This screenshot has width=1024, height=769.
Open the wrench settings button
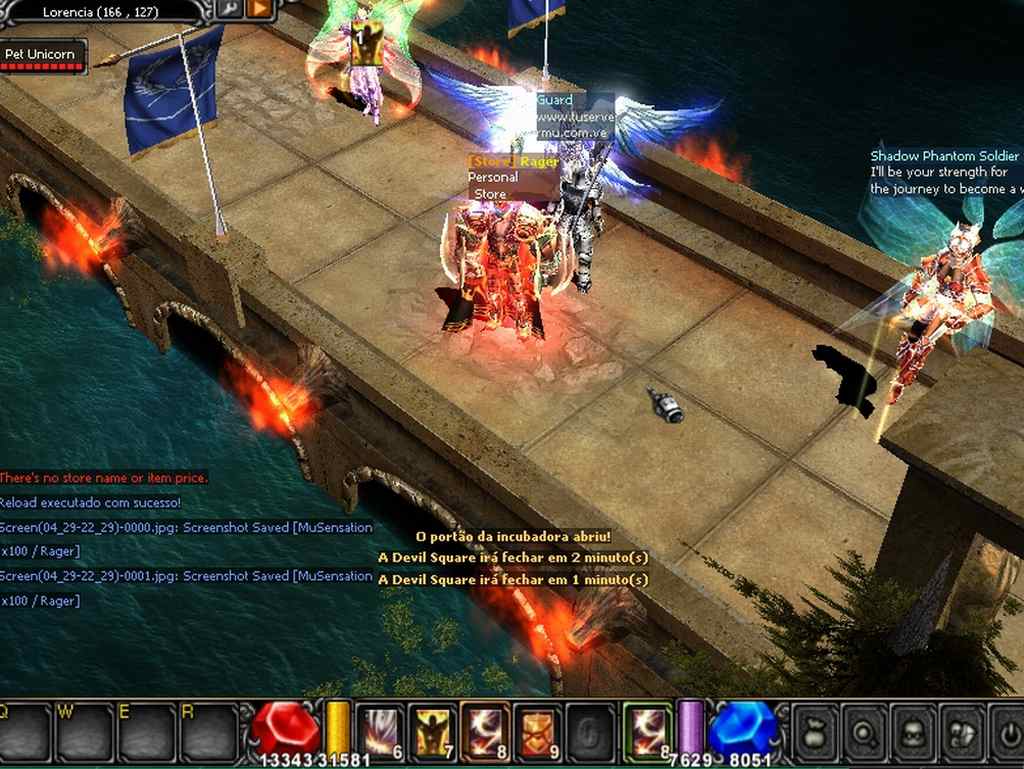pos(229,9)
